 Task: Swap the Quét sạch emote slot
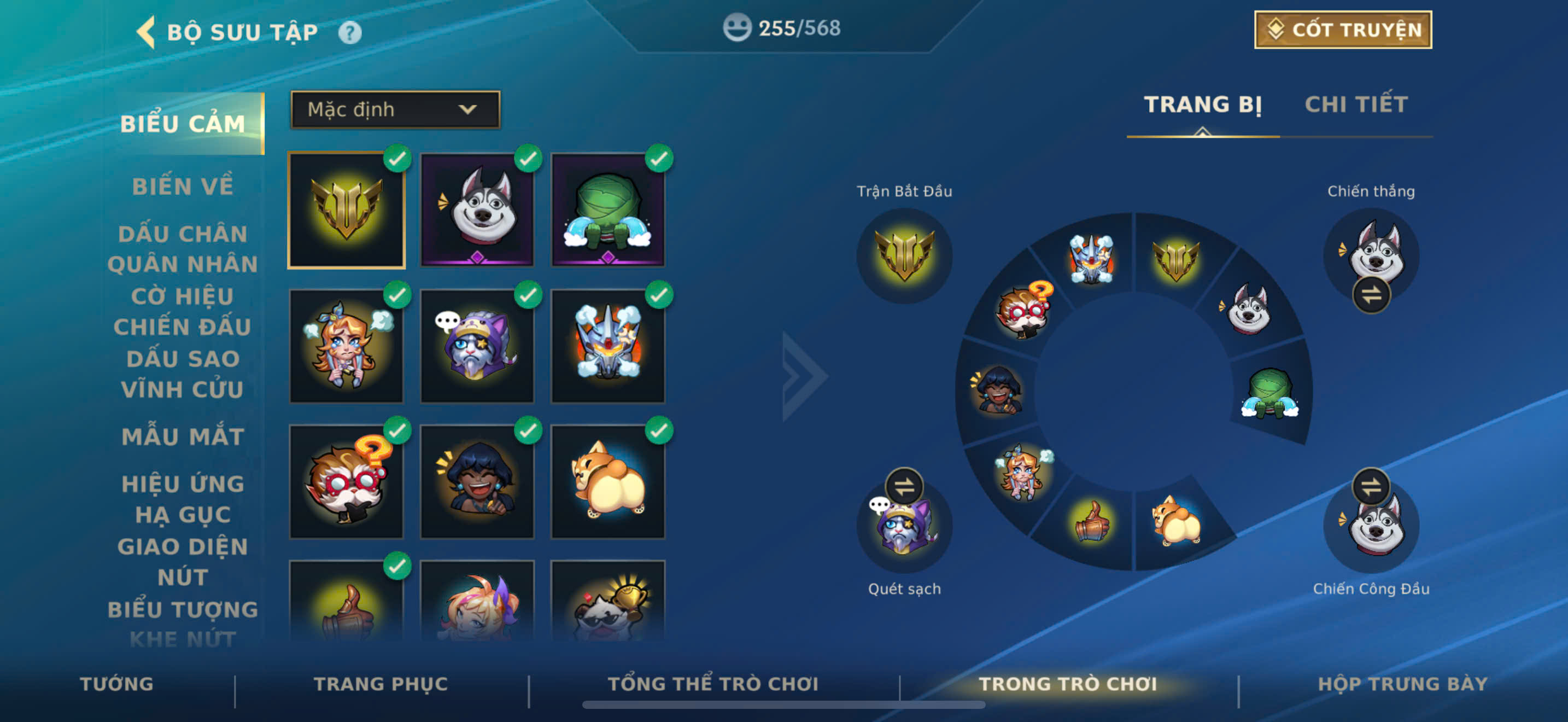pos(904,486)
